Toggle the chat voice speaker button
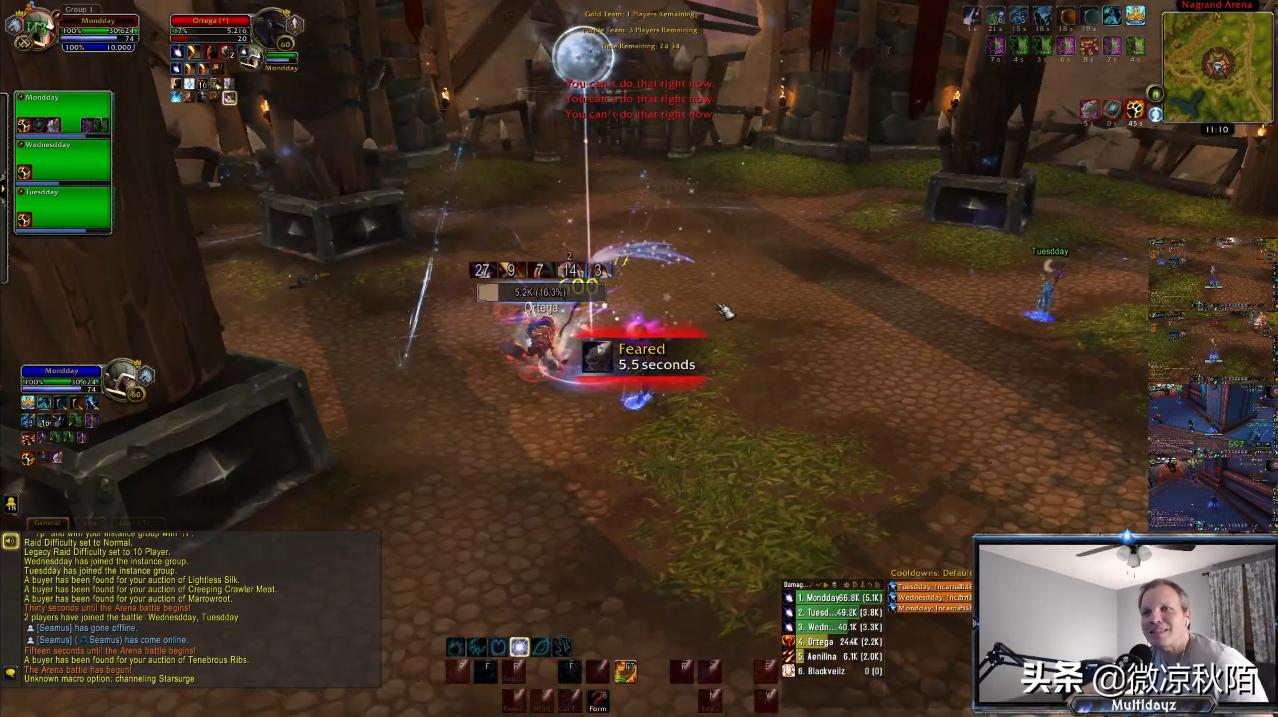The height and width of the screenshot is (717, 1278). click(x=10, y=541)
